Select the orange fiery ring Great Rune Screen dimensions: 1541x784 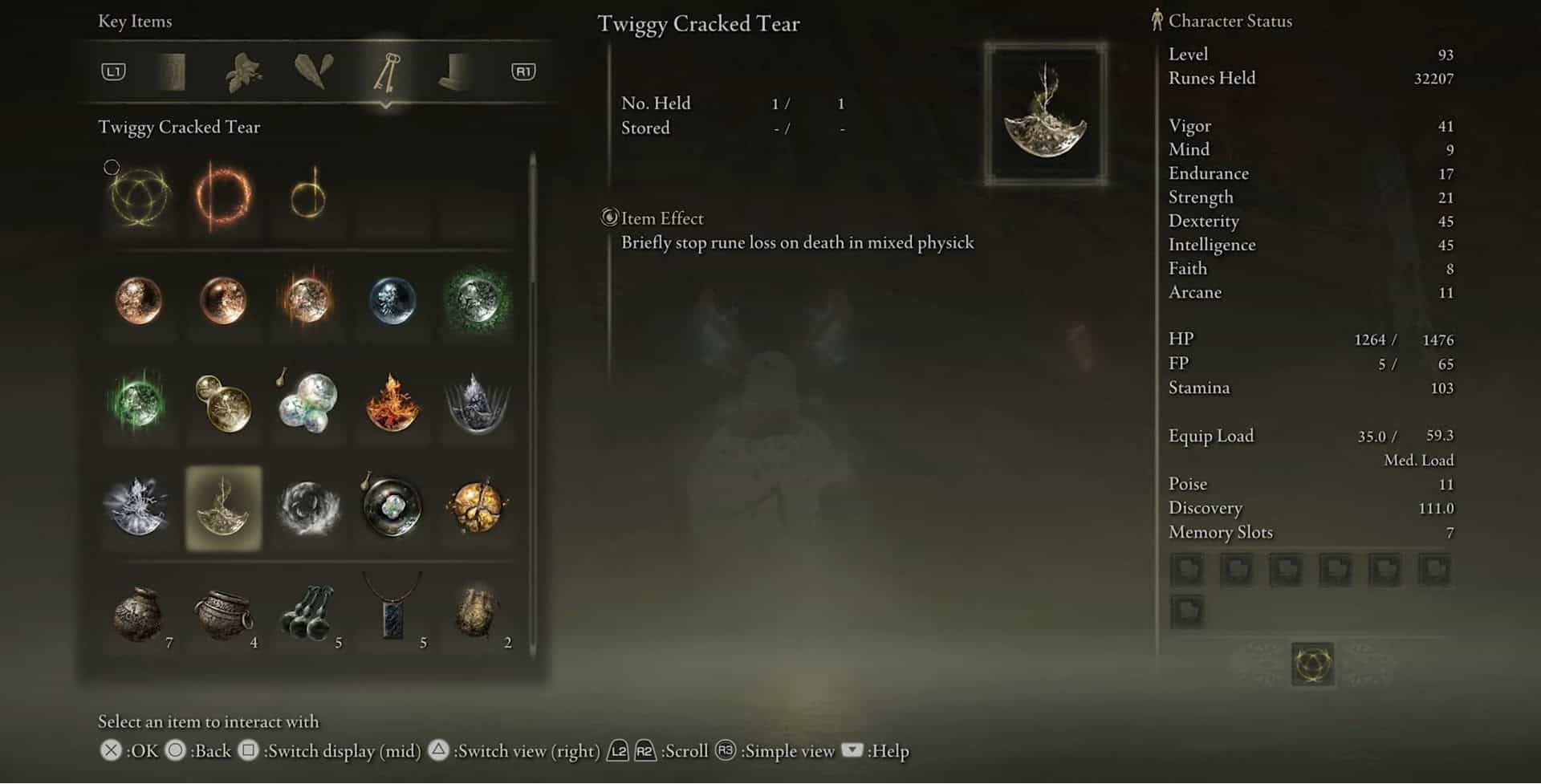[x=224, y=197]
